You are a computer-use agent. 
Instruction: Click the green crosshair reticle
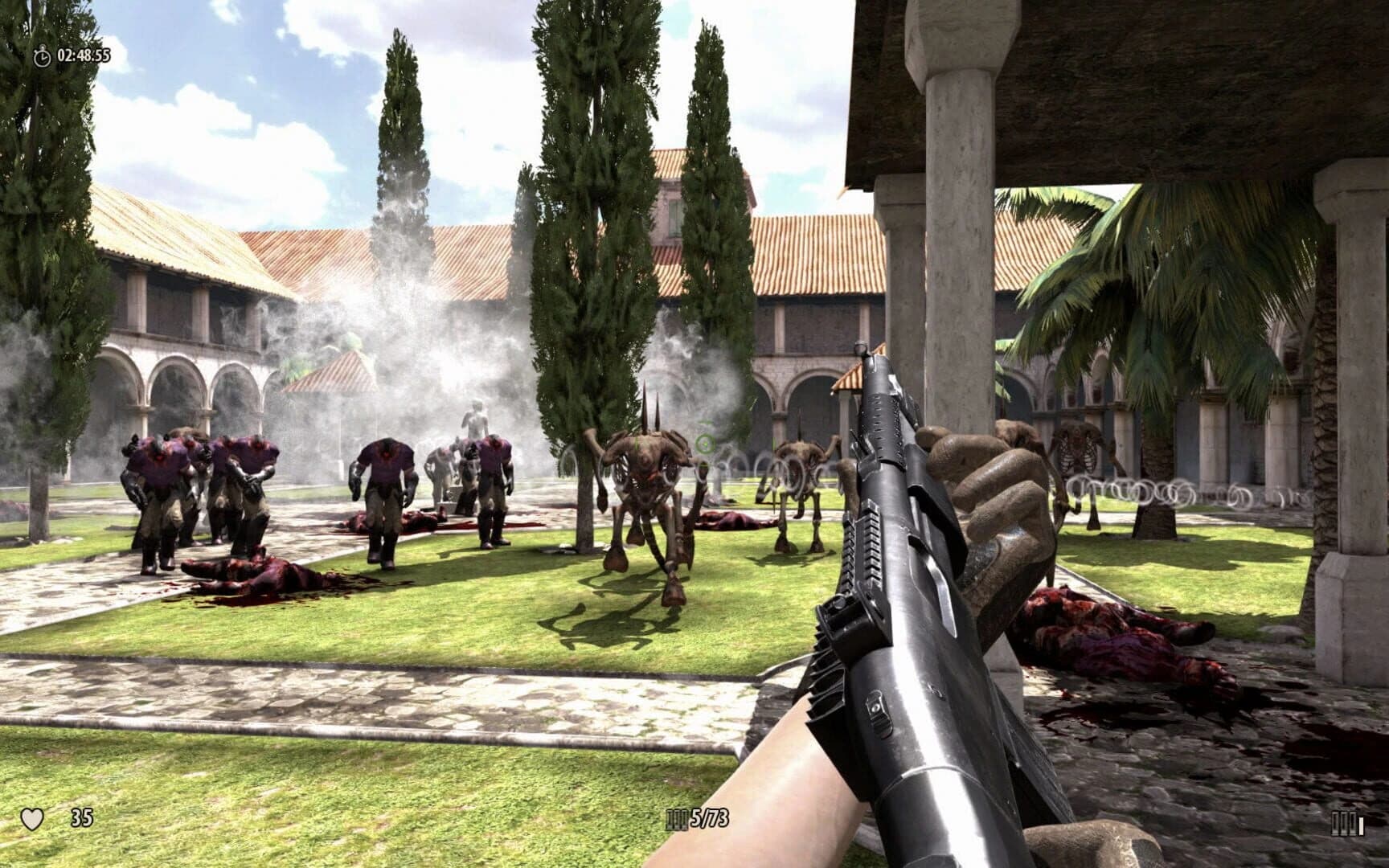[x=706, y=443]
